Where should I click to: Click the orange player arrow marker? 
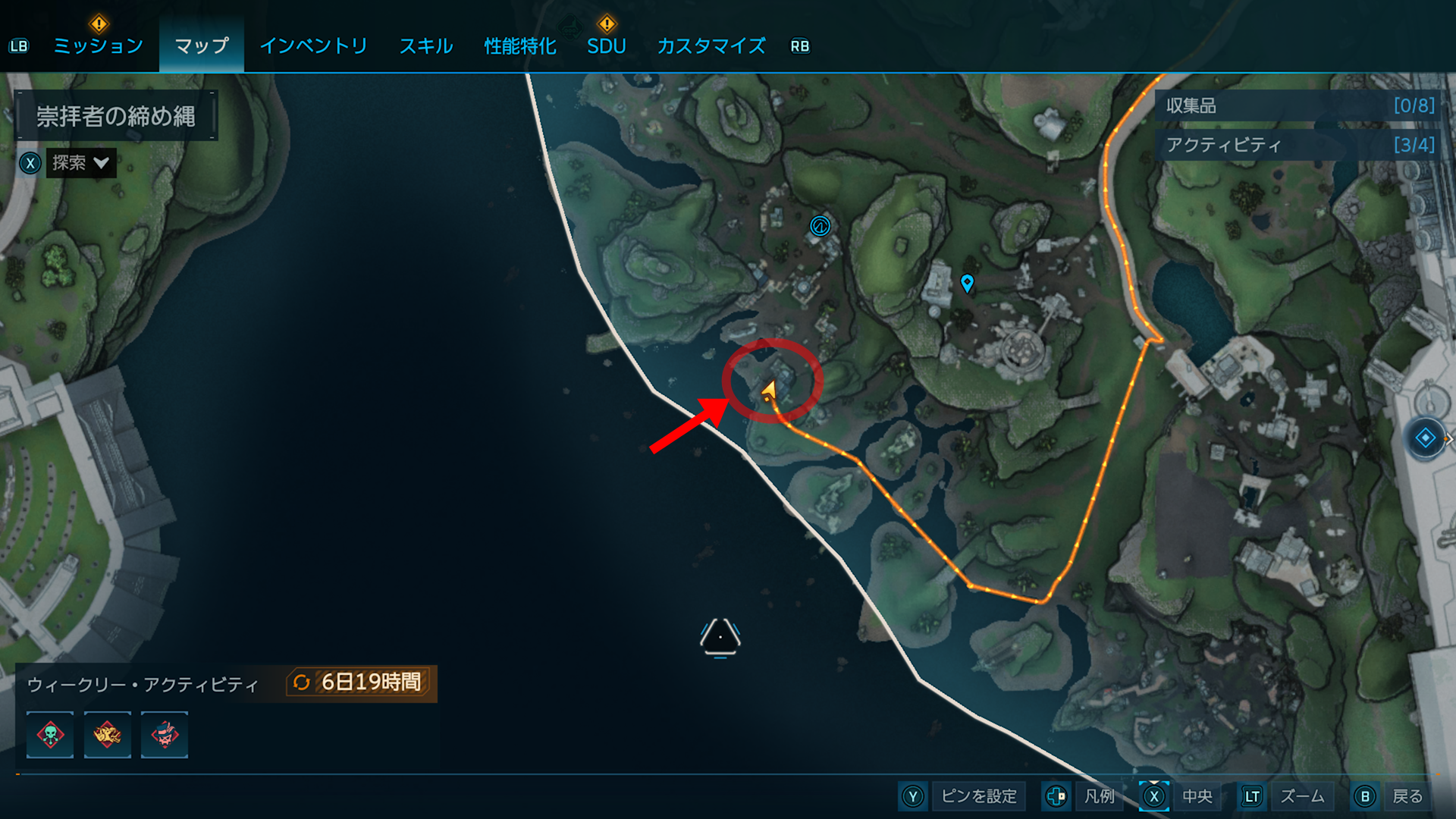769,391
